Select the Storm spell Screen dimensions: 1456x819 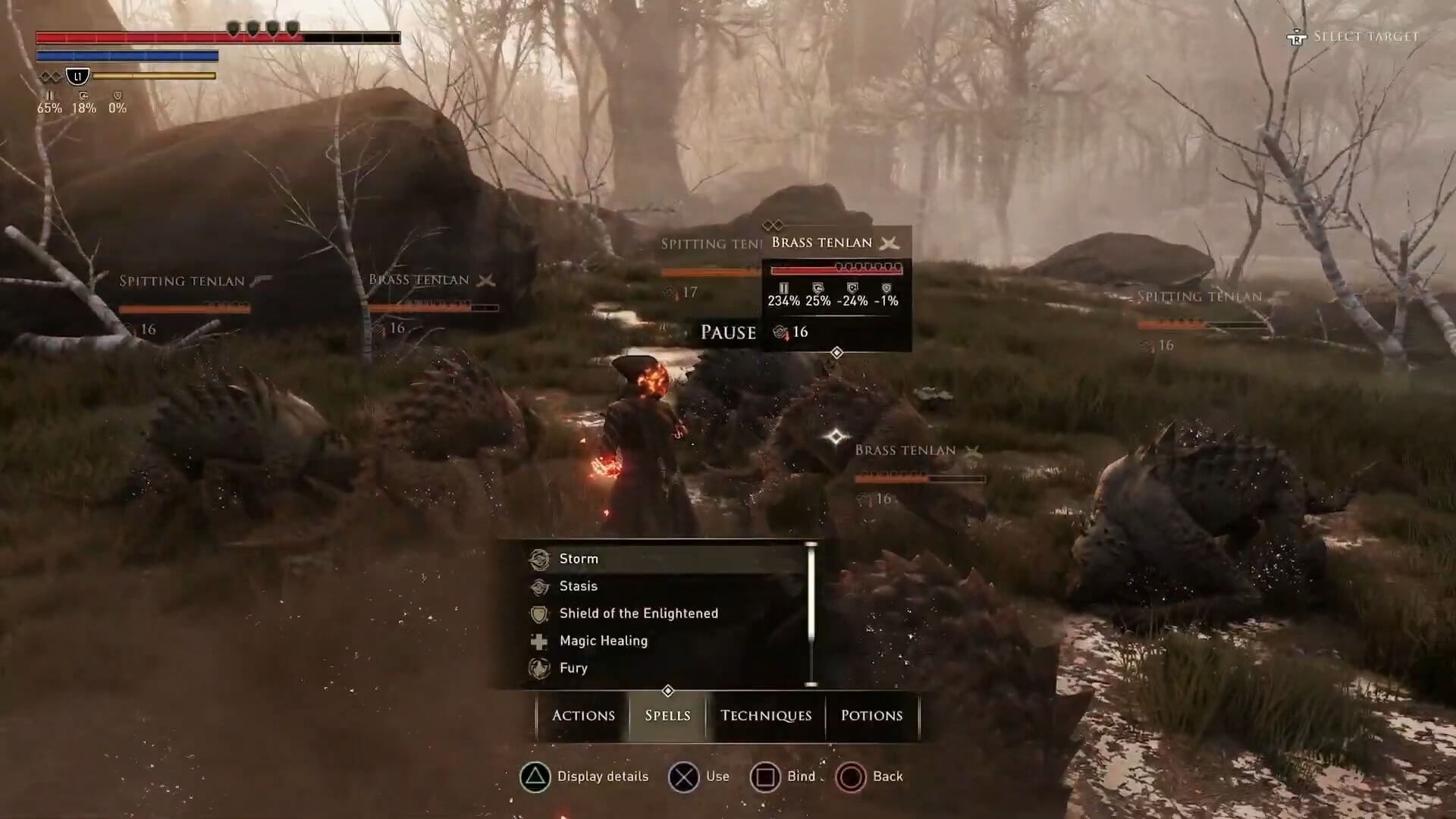coord(579,559)
